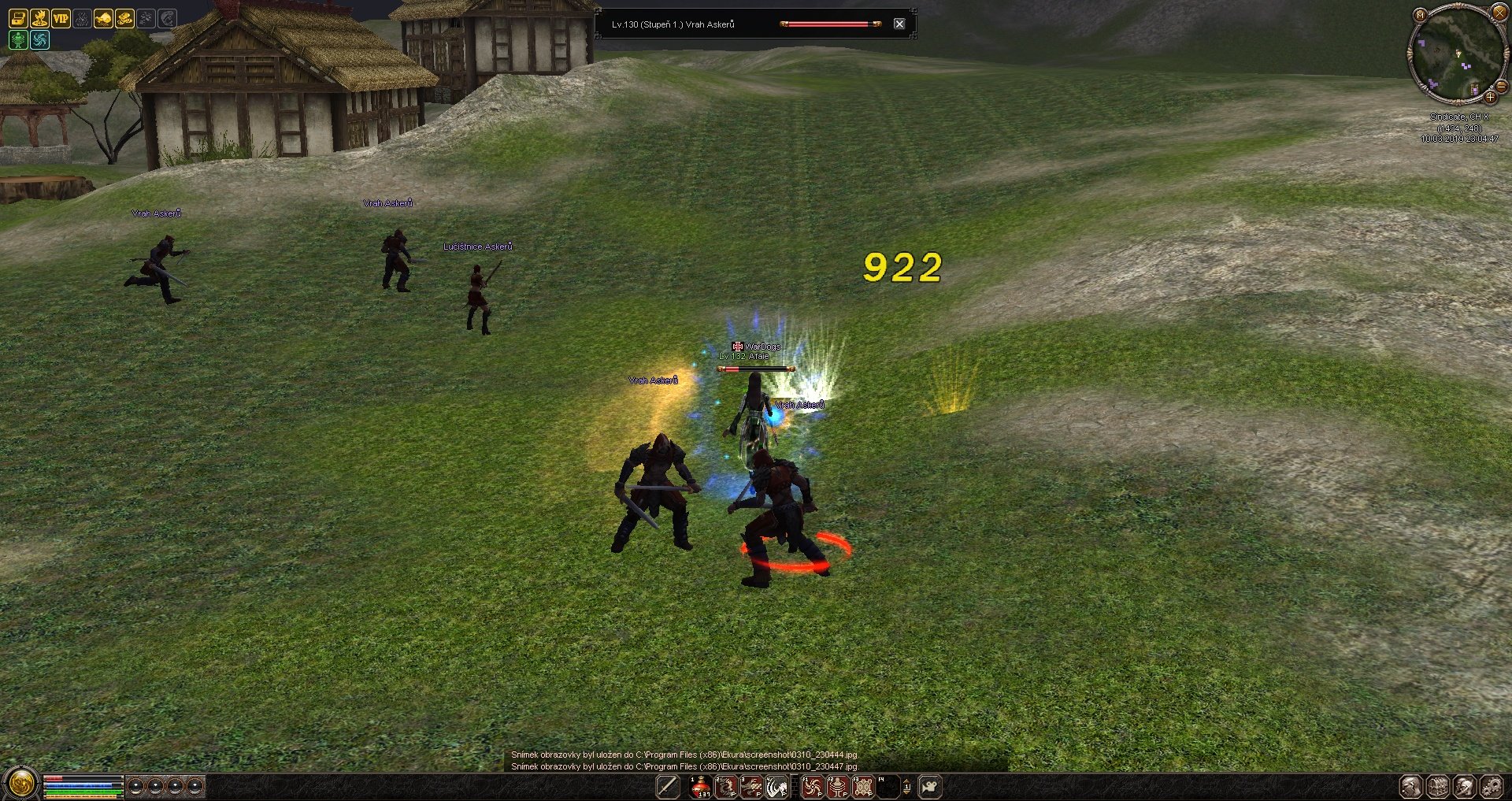Cast the shield pattern skill on F3
This screenshot has height=801, width=1512.
864,786
